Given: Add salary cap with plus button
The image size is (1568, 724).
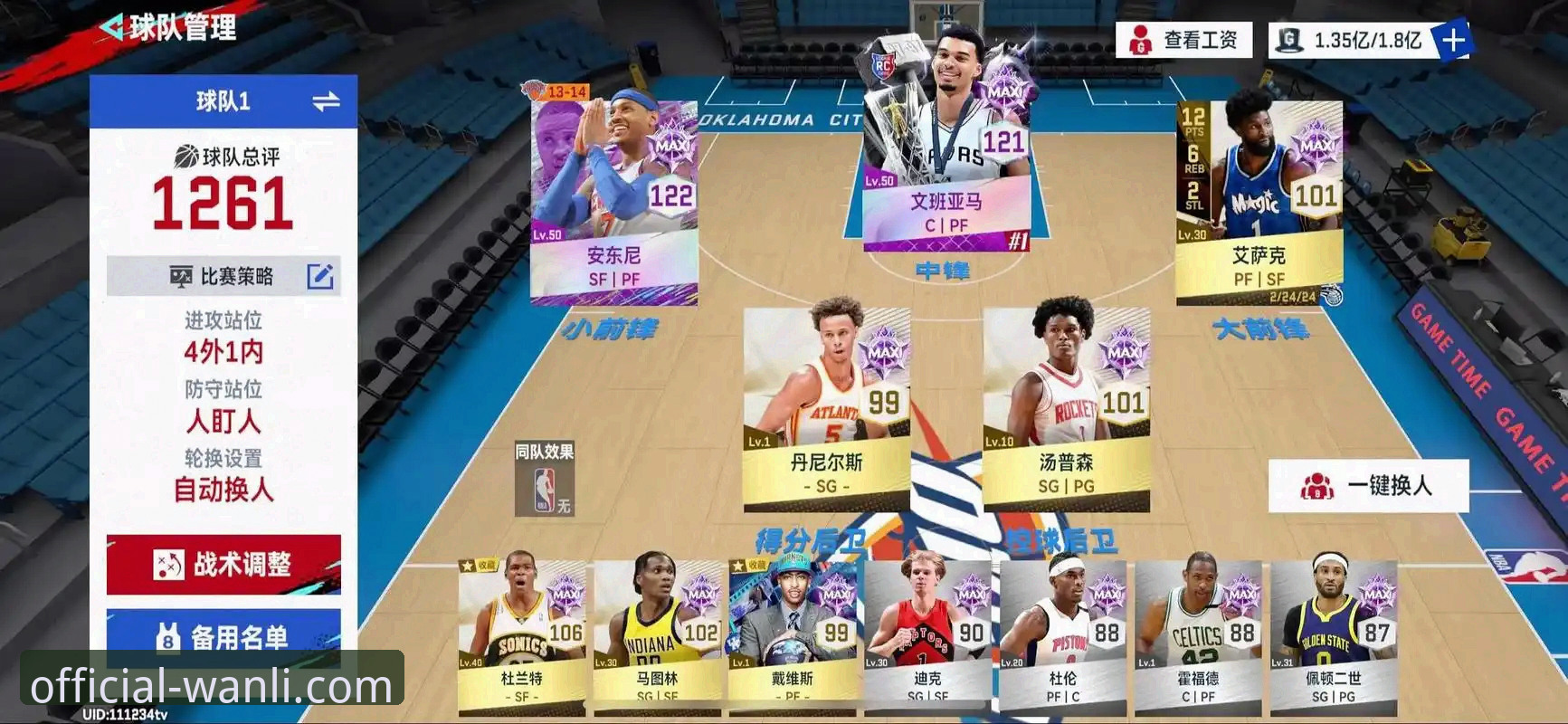Looking at the screenshot, I should point(1453,41).
